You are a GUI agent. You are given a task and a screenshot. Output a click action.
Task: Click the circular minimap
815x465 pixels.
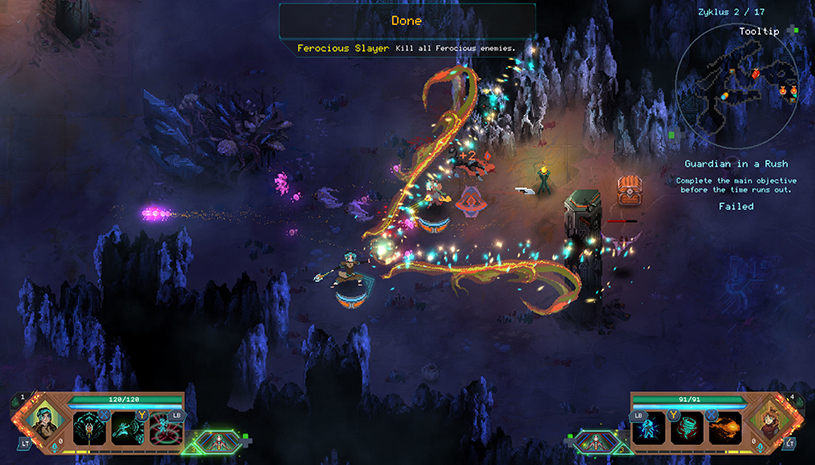tap(736, 88)
